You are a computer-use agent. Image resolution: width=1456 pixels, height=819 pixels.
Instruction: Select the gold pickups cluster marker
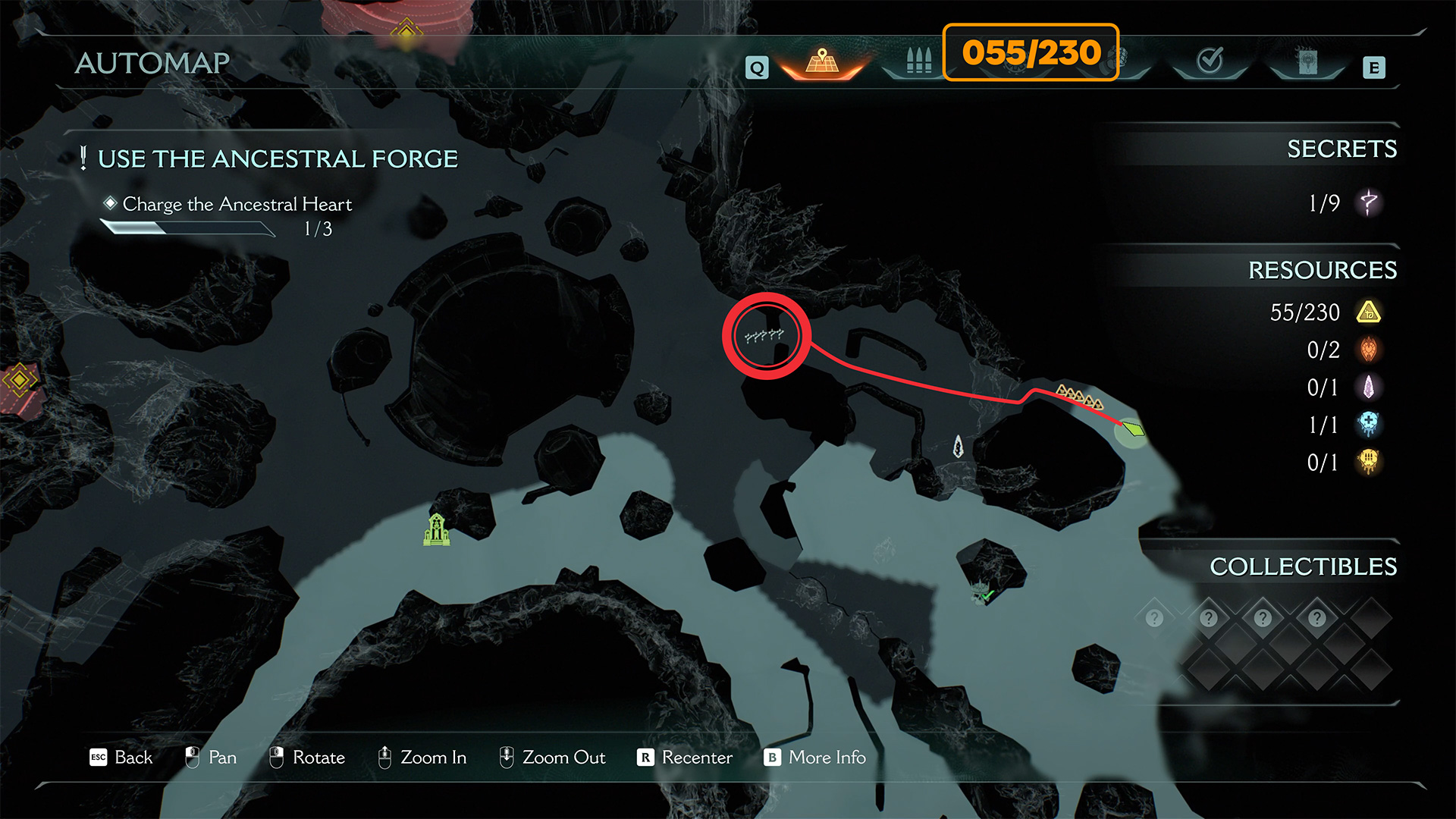click(1080, 397)
